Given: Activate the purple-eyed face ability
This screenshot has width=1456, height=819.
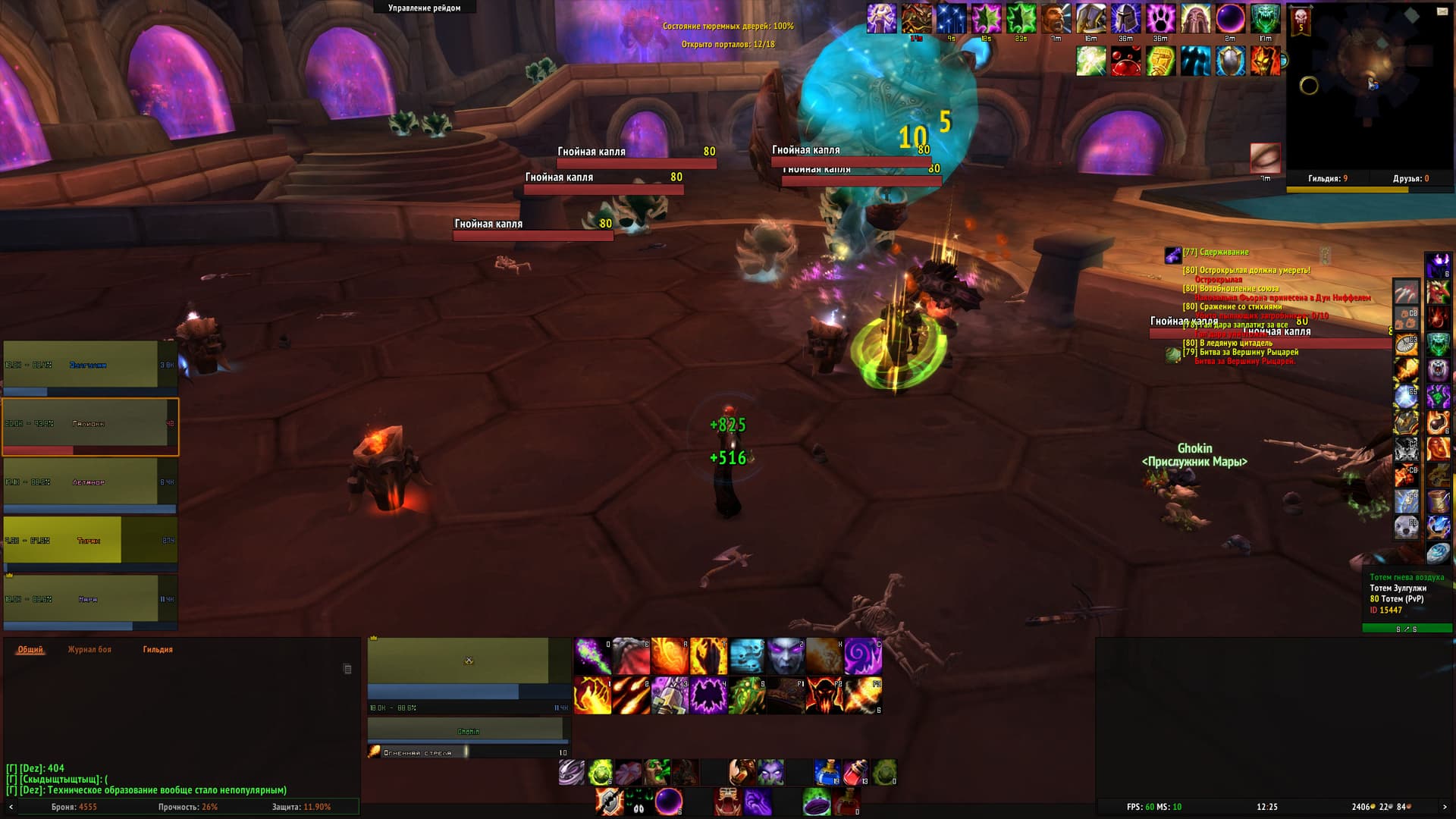Looking at the screenshot, I should [786, 657].
